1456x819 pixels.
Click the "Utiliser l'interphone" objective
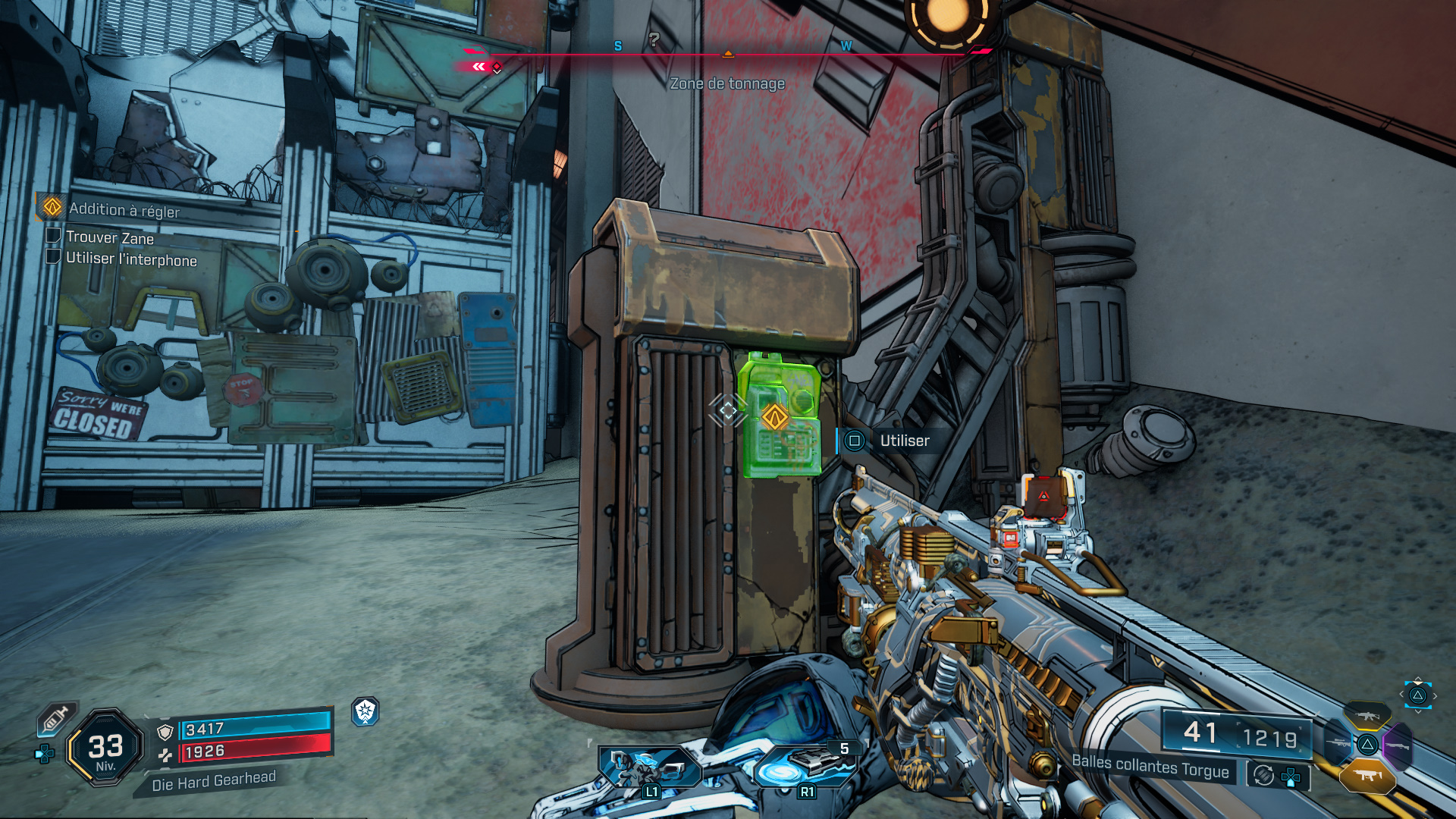(x=130, y=259)
